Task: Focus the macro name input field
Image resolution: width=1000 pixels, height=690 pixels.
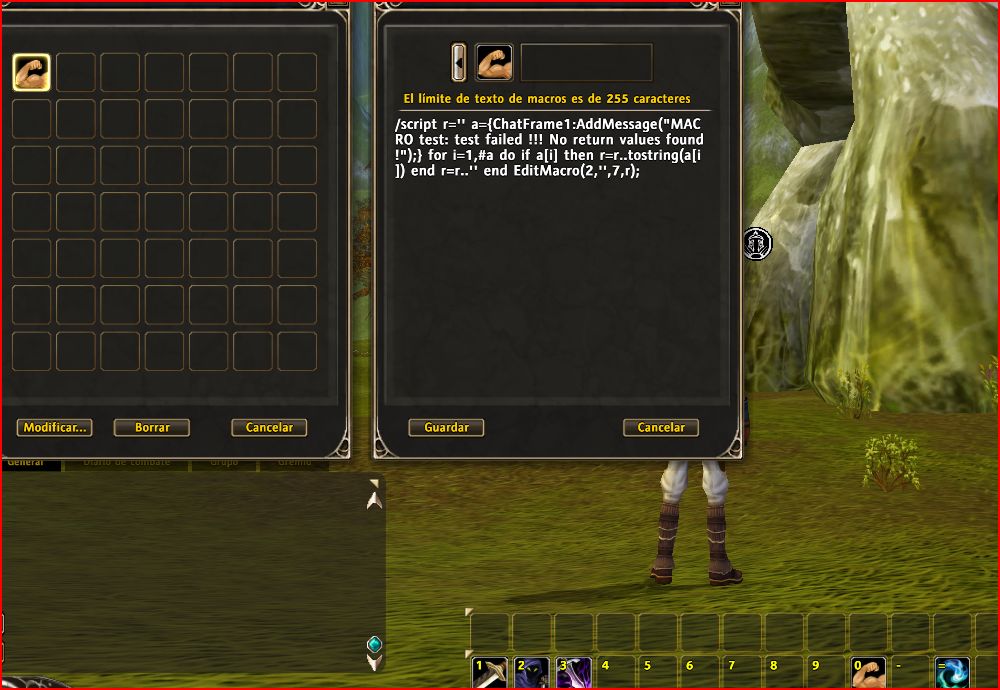Action: [x=587, y=62]
